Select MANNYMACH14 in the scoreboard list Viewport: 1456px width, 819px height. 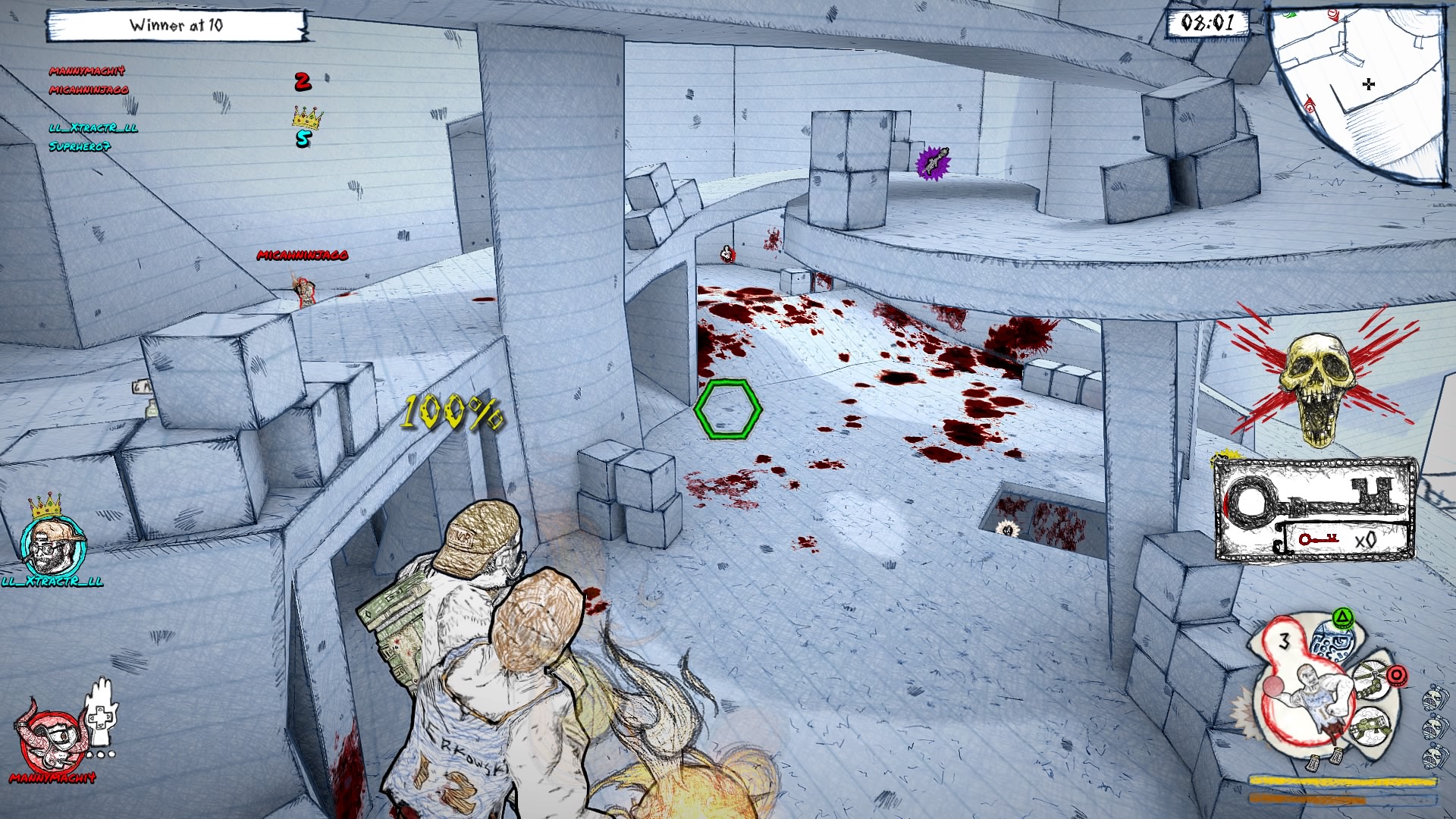pyautogui.click(x=87, y=71)
